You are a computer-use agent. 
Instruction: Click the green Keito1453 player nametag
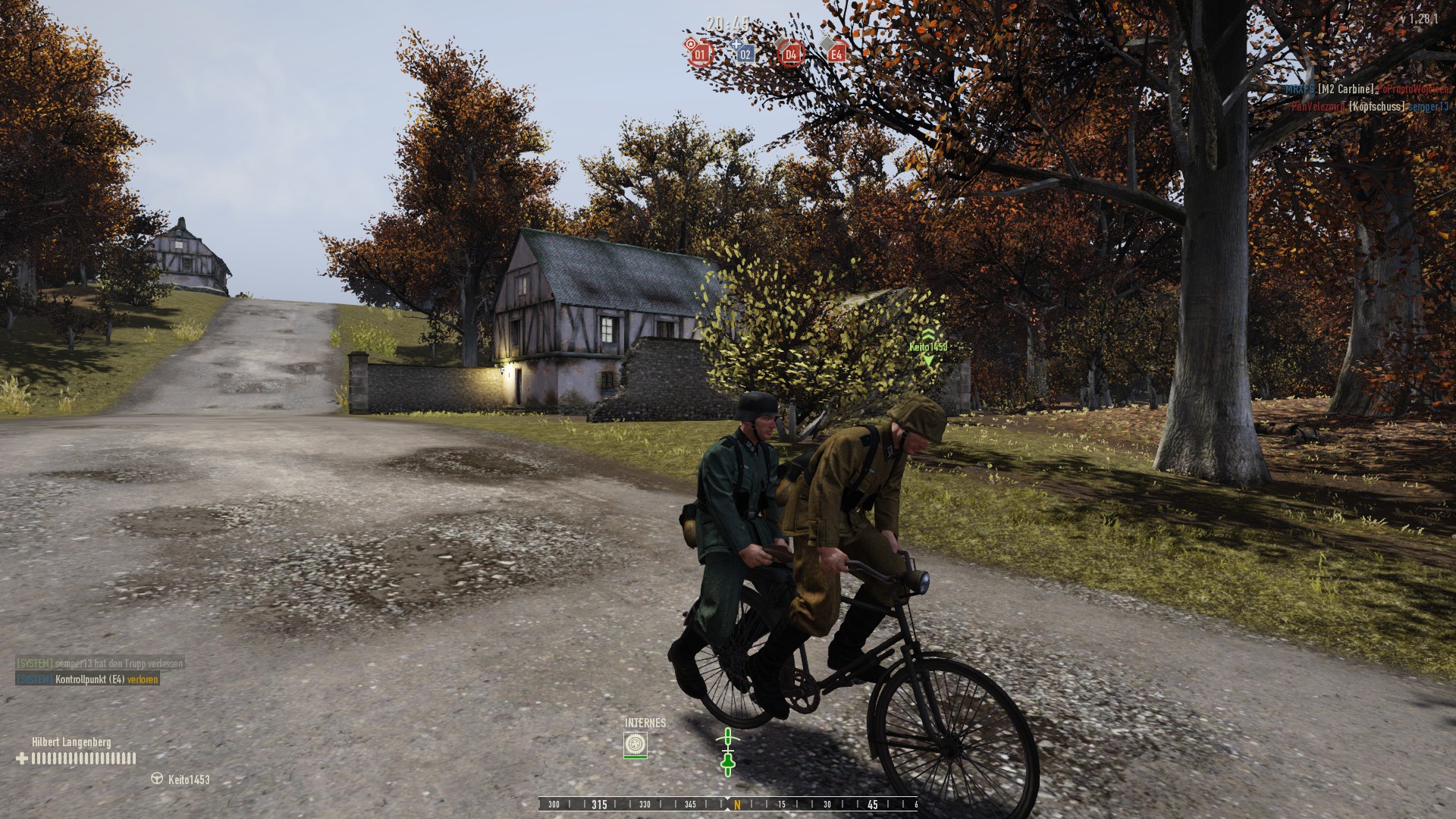928,347
